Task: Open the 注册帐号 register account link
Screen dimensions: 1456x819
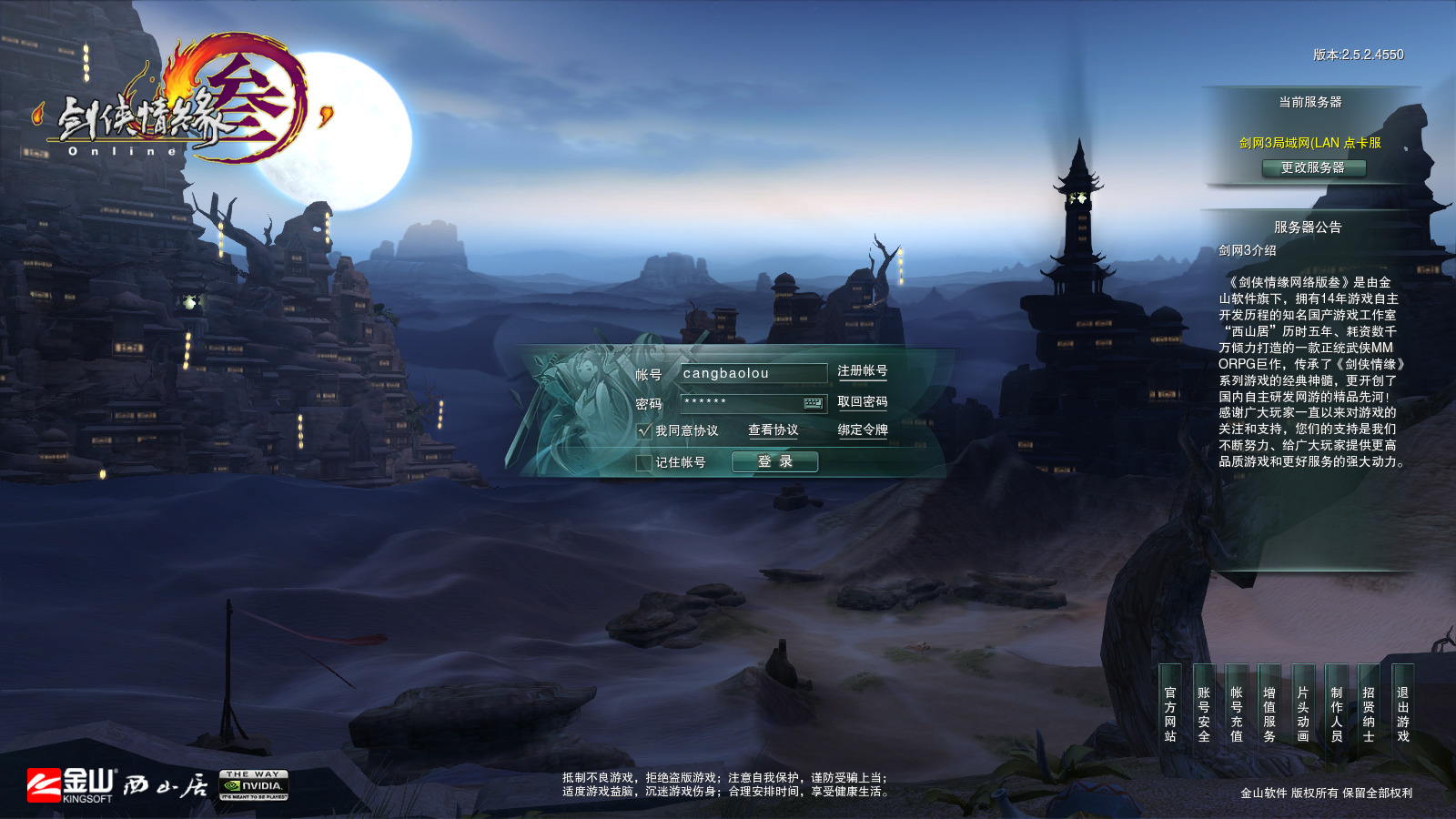Action: click(862, 371)
